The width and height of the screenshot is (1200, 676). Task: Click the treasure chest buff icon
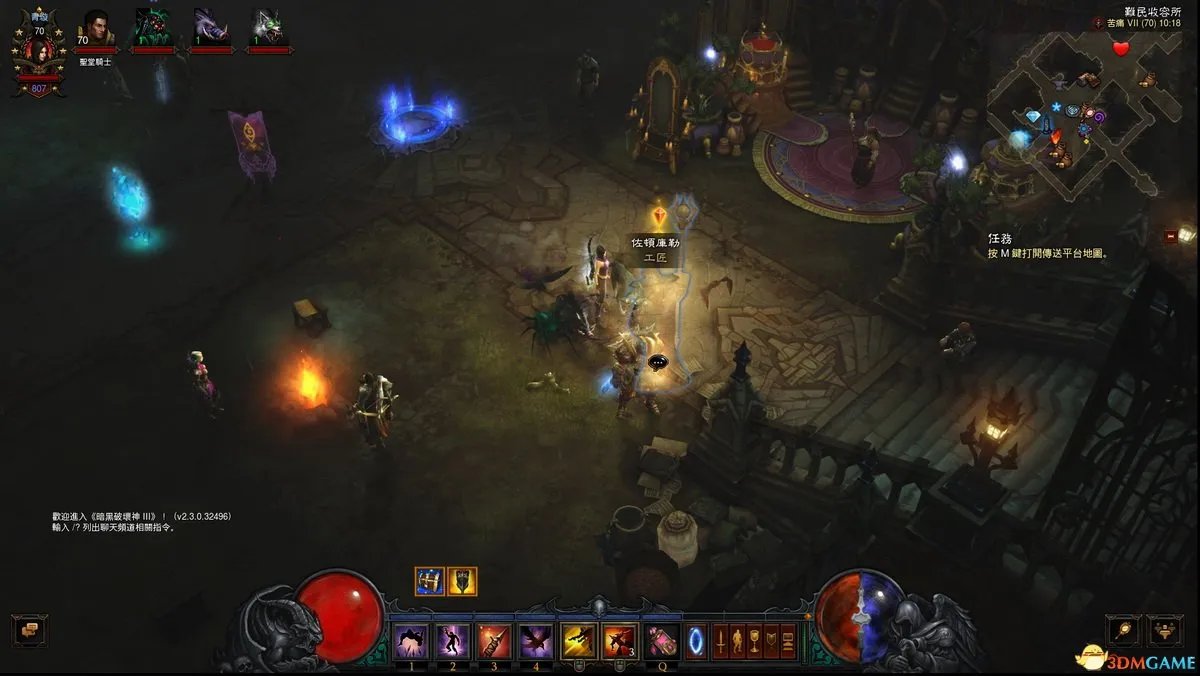pos(430,581)
